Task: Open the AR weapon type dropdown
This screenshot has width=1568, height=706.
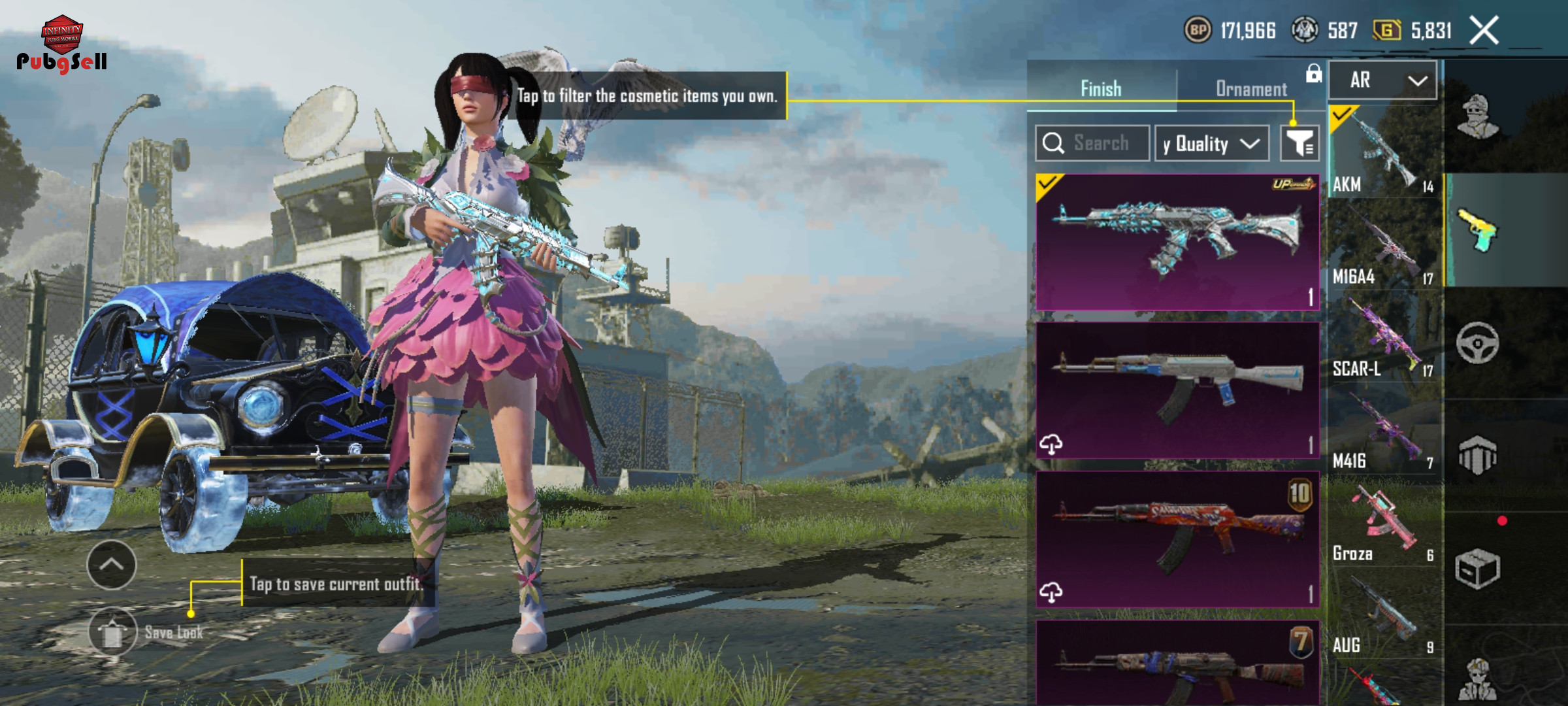Action: click(x=1382, y=80)
